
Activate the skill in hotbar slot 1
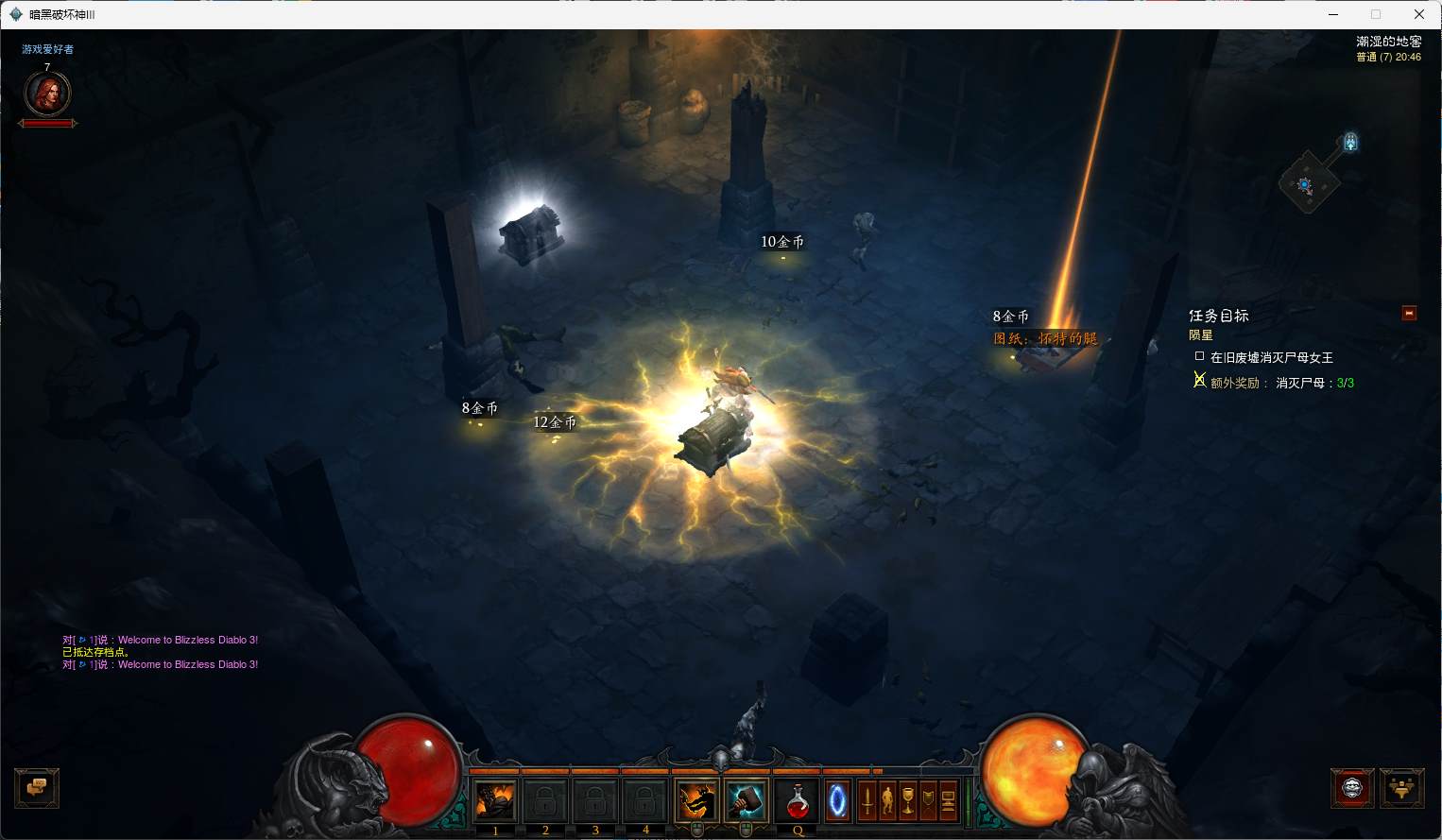(x=495, y=801)
